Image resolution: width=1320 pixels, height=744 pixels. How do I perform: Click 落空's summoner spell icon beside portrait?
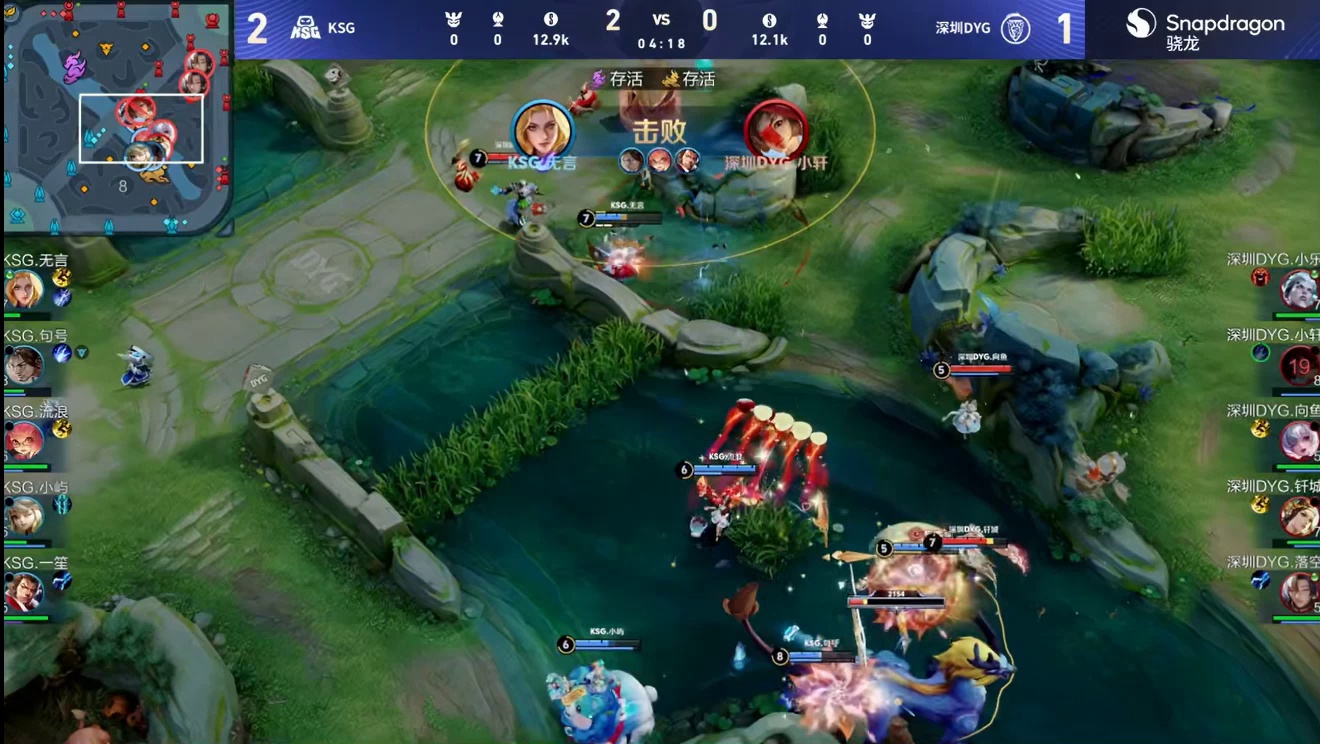pyautogui.click(x=1261, y=580)
